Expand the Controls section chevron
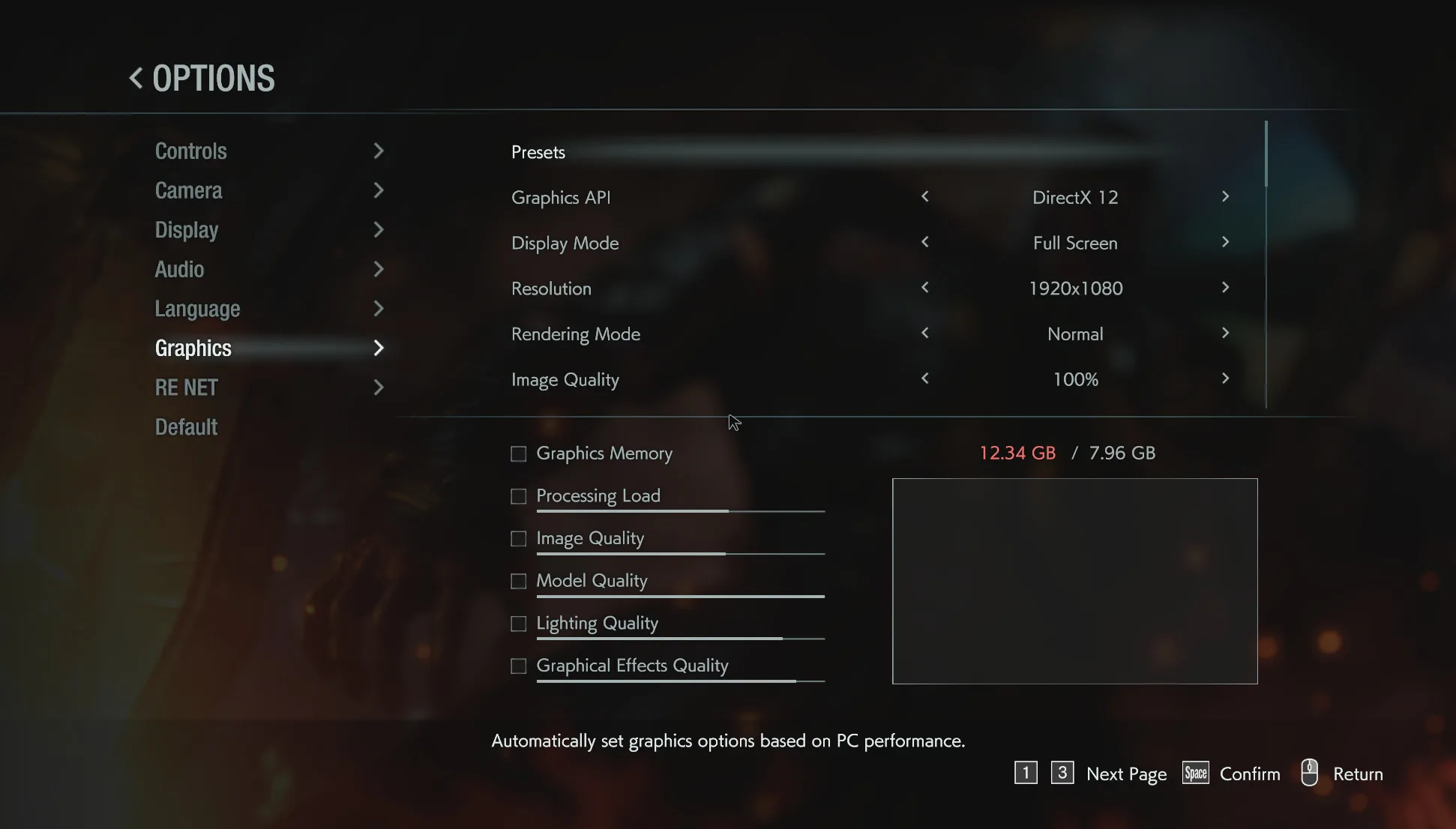The height and width of the screenshot is (829, 1456). [379, 151]
